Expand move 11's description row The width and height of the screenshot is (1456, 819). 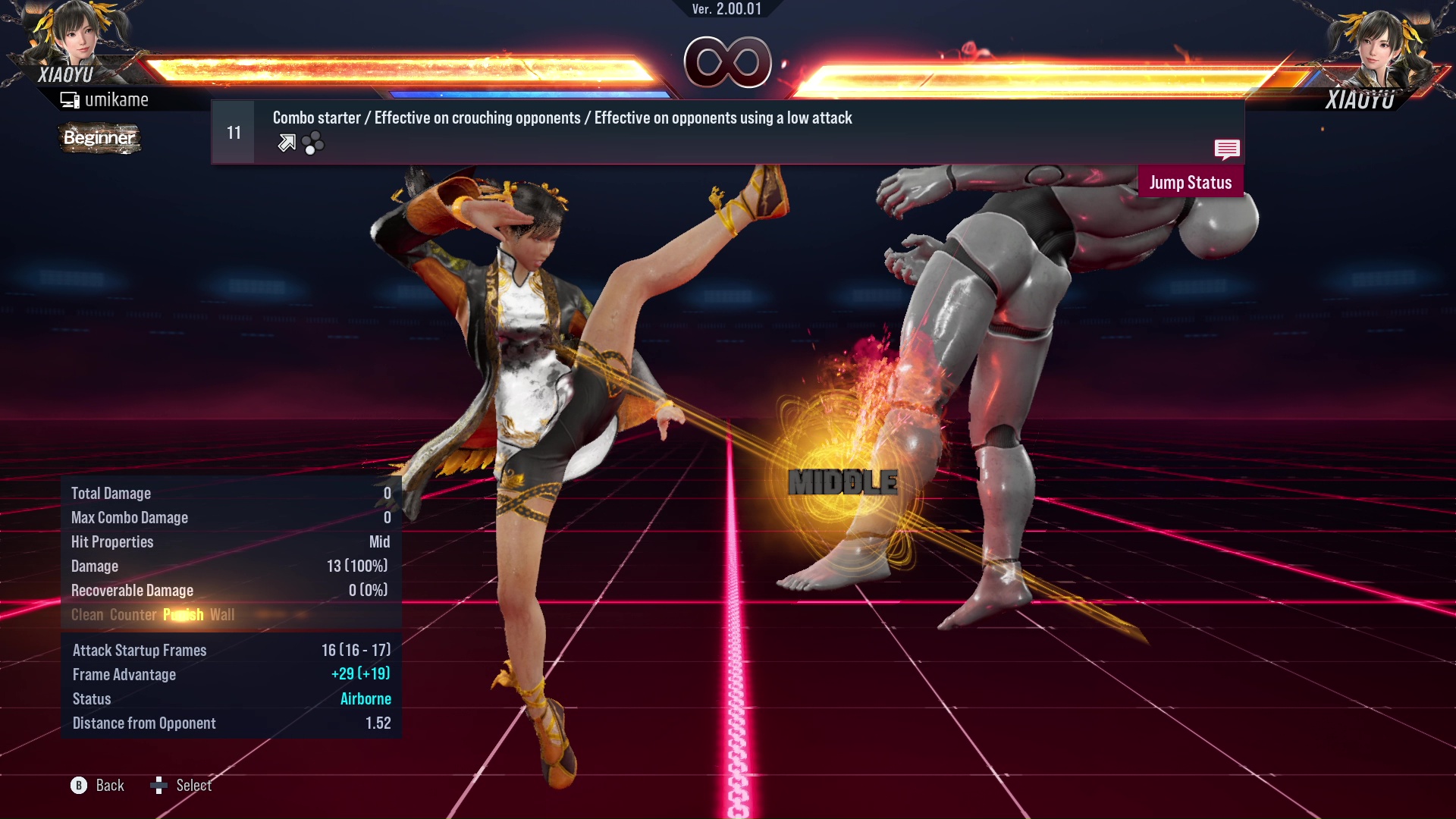pos(561,118)
